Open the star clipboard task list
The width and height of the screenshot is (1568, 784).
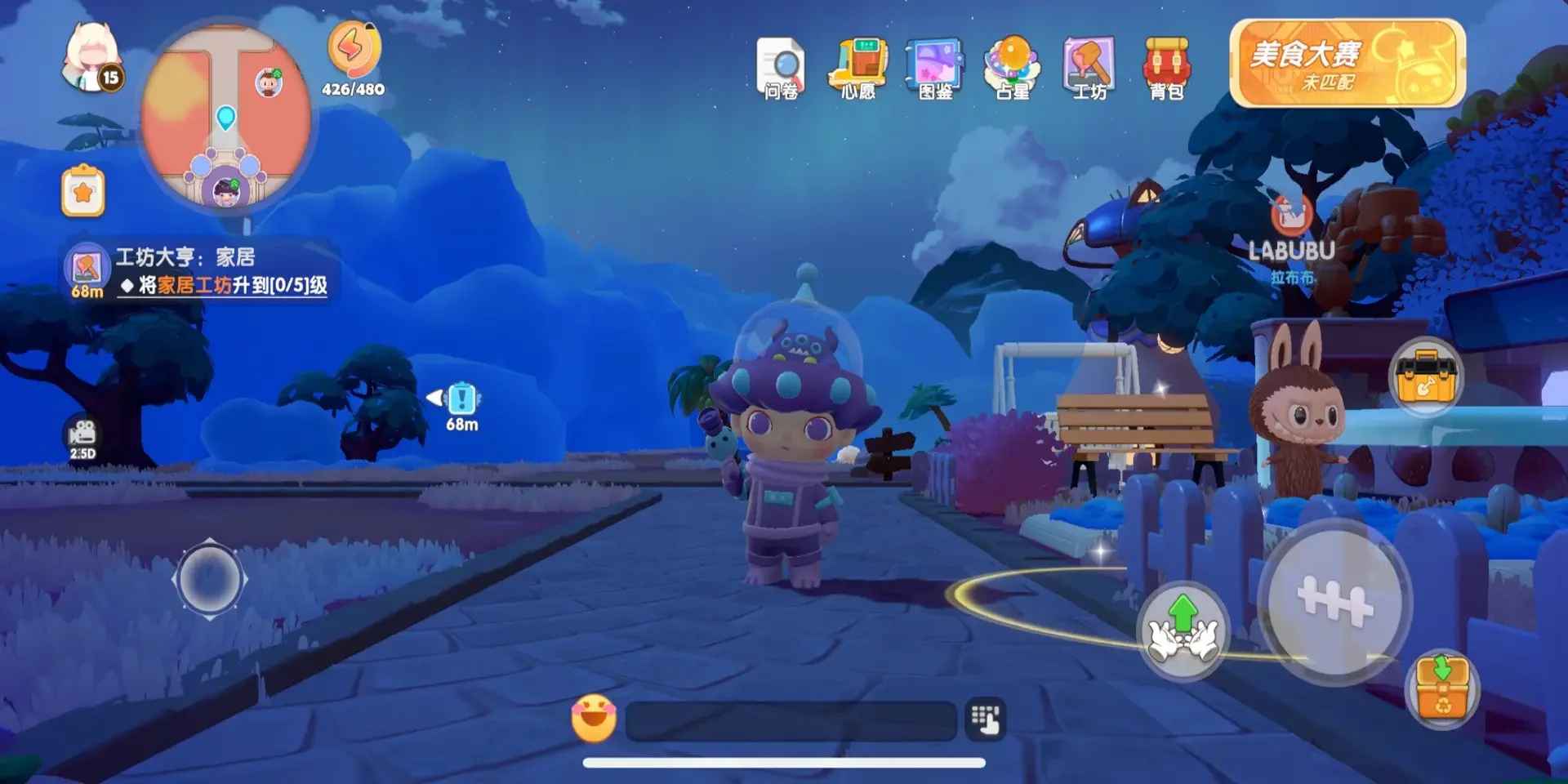(83, 192)
